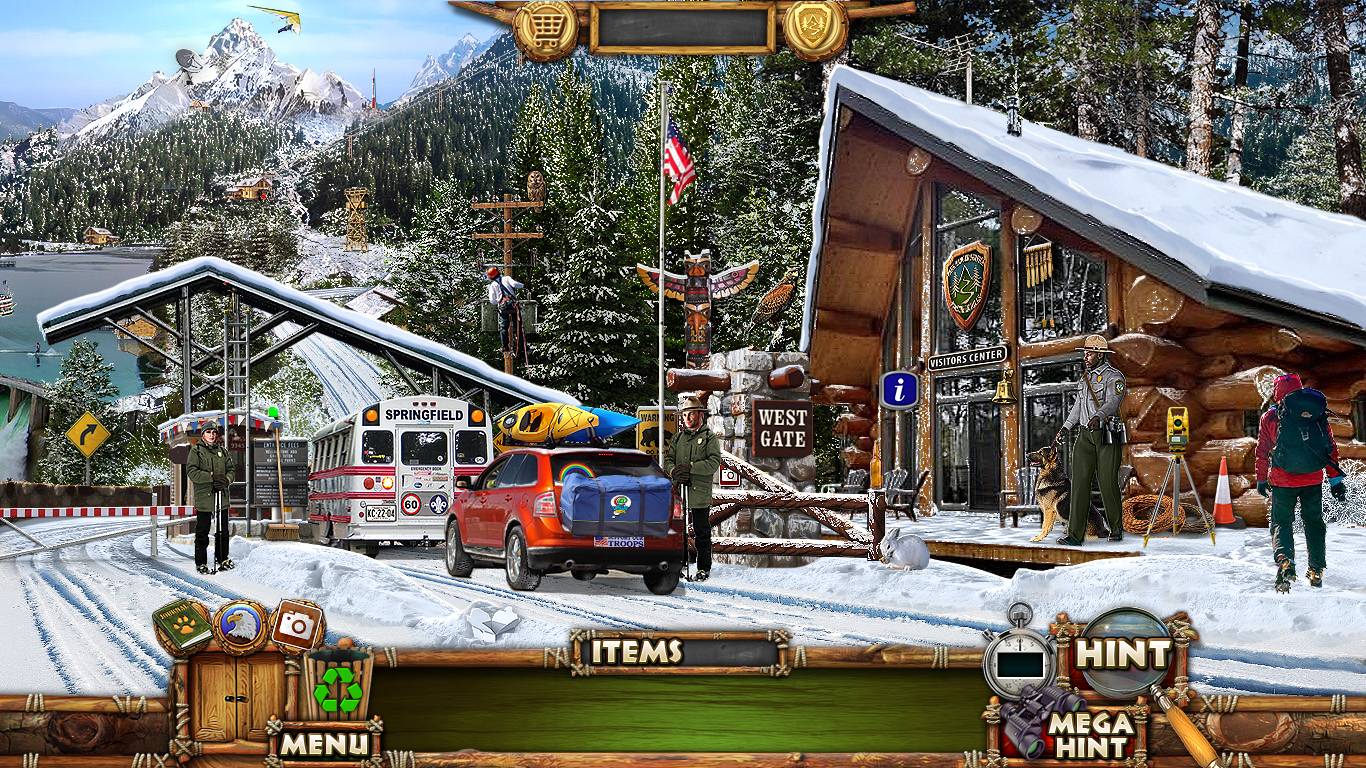Open the green paw print journal
The width and height of the screenshot is (1366, 768).
183,627
